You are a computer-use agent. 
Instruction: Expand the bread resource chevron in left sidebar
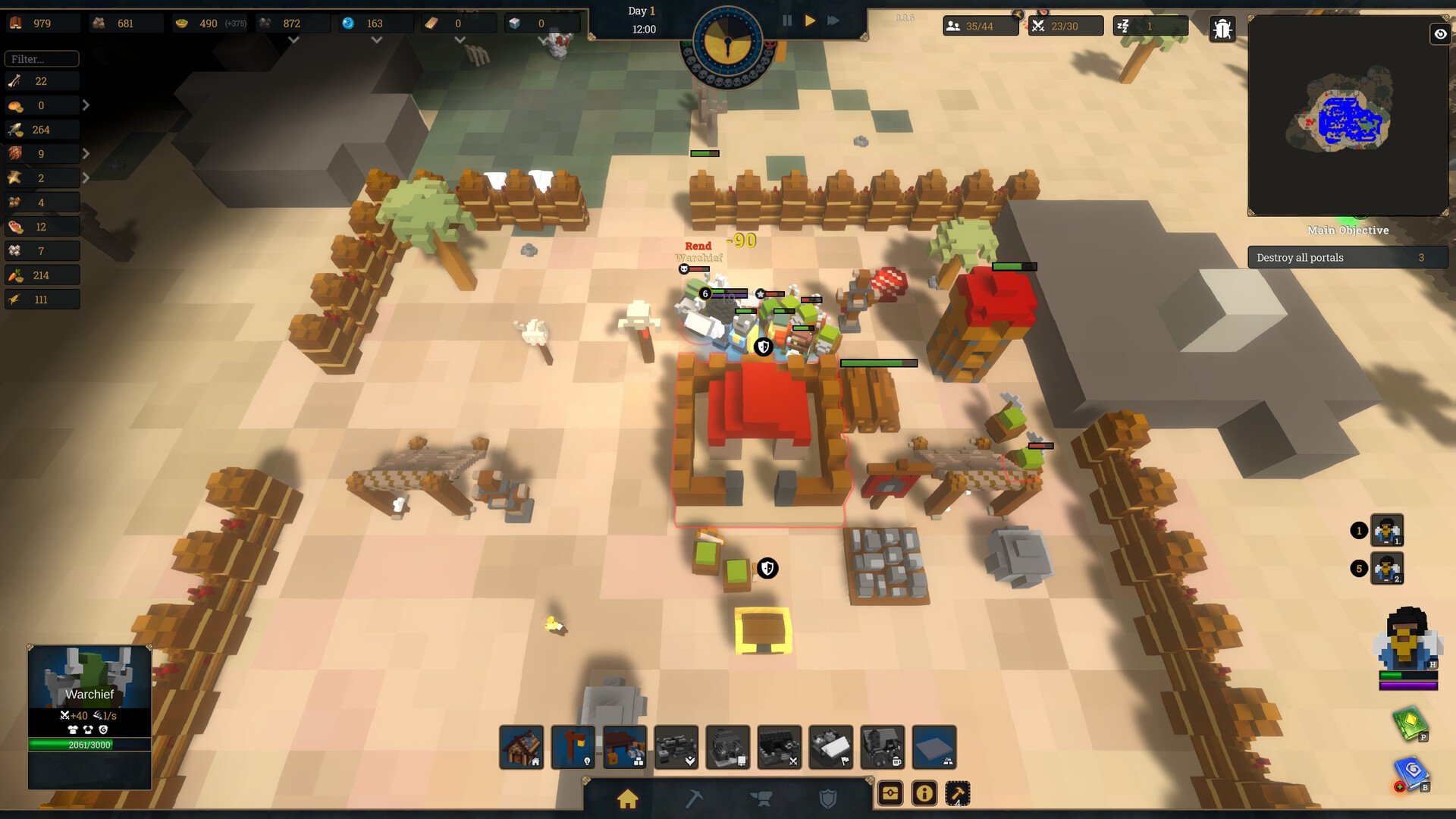[86, 105]
